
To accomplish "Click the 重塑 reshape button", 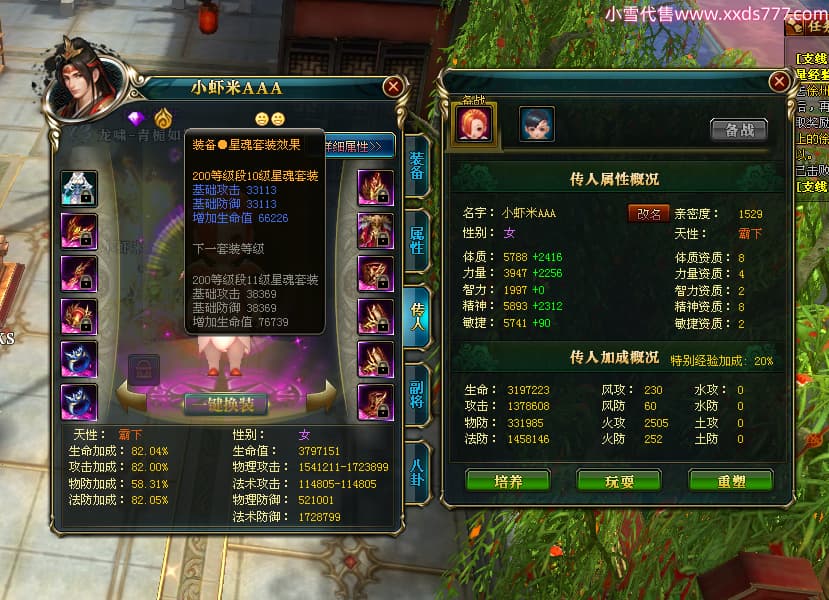I will (x=730, y=480).
